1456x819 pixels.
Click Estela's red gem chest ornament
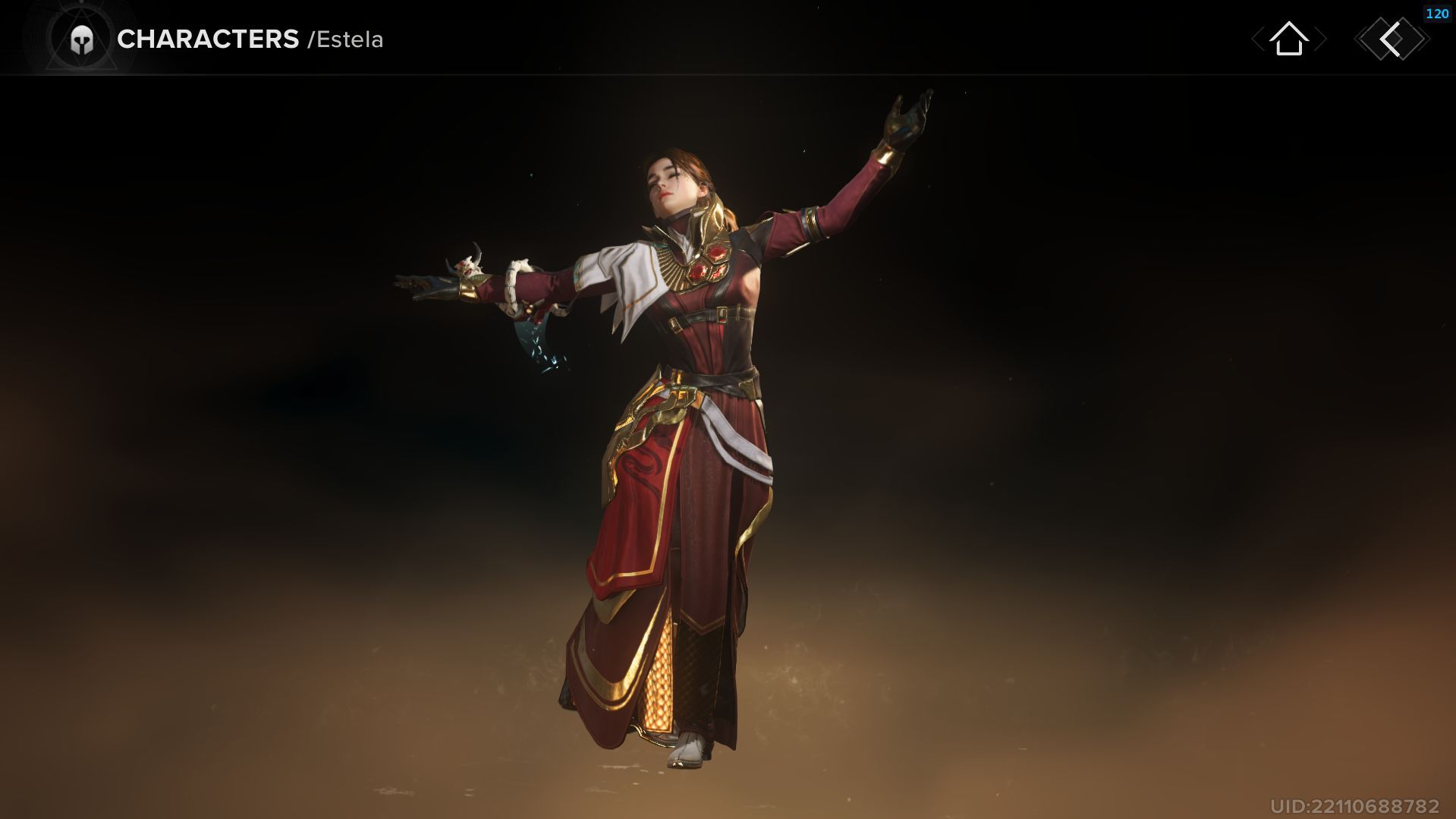[x=712, y=258]
